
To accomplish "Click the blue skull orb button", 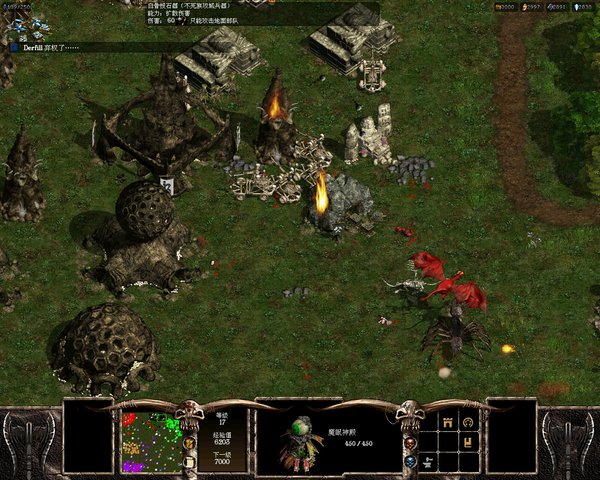I will pos(411,461).
